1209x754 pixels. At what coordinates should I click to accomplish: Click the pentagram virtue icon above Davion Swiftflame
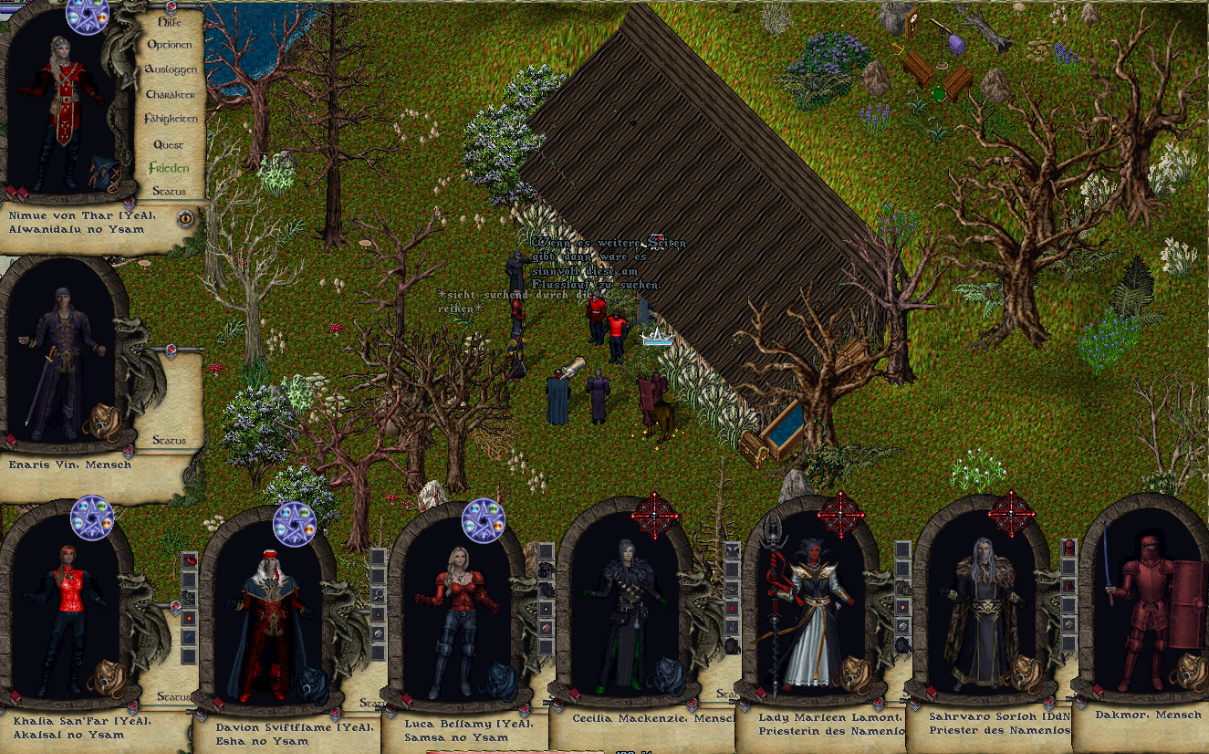pos(294,523)
